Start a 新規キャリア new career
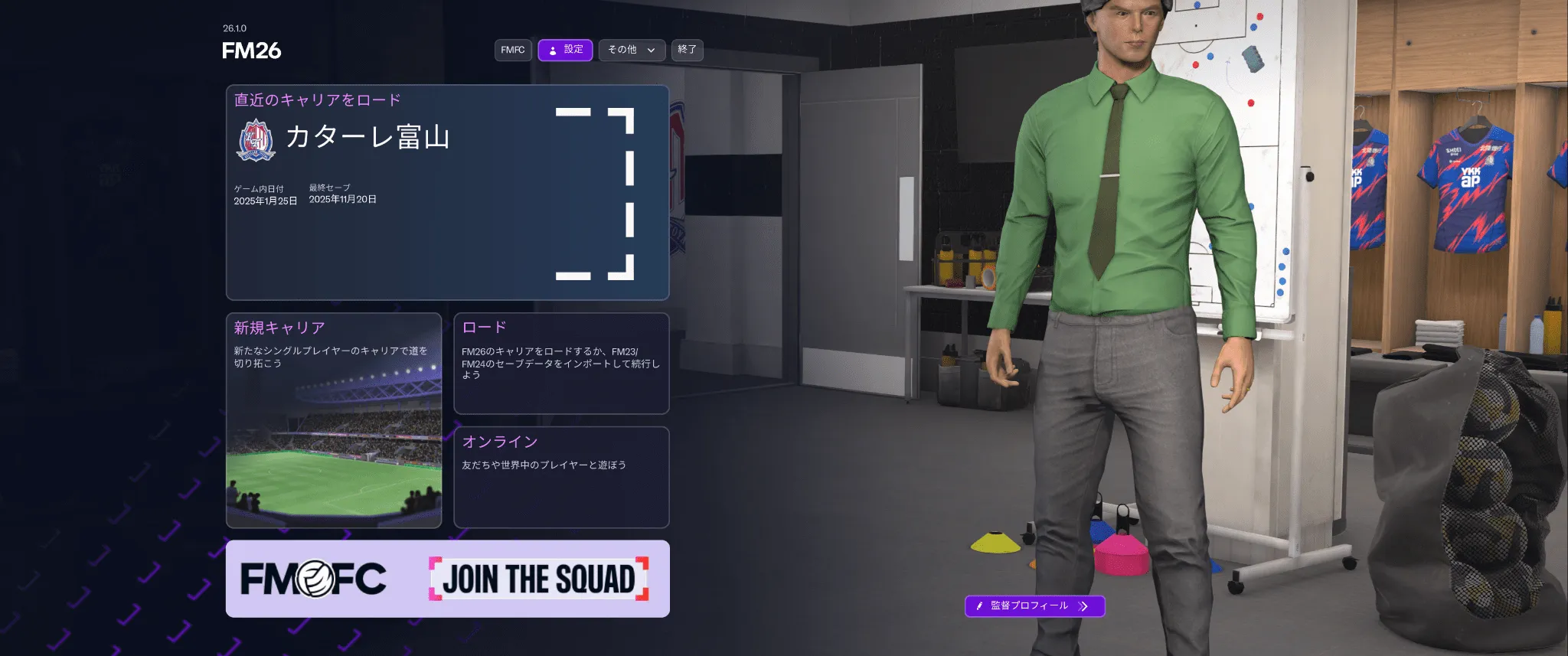This screenshot has height=656, width=1568. click(x=334, y=419)
